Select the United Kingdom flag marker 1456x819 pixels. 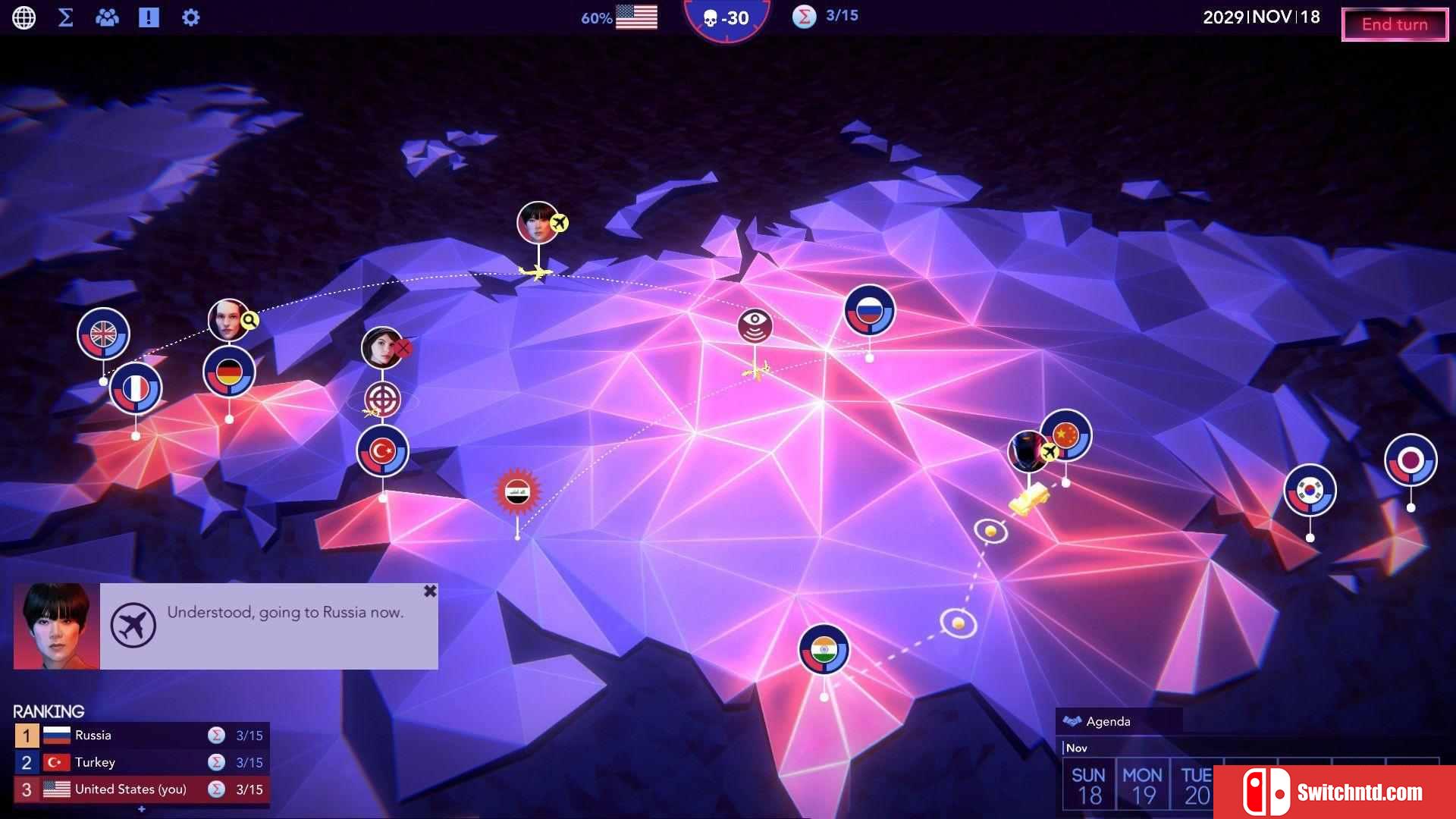[103, 334]
